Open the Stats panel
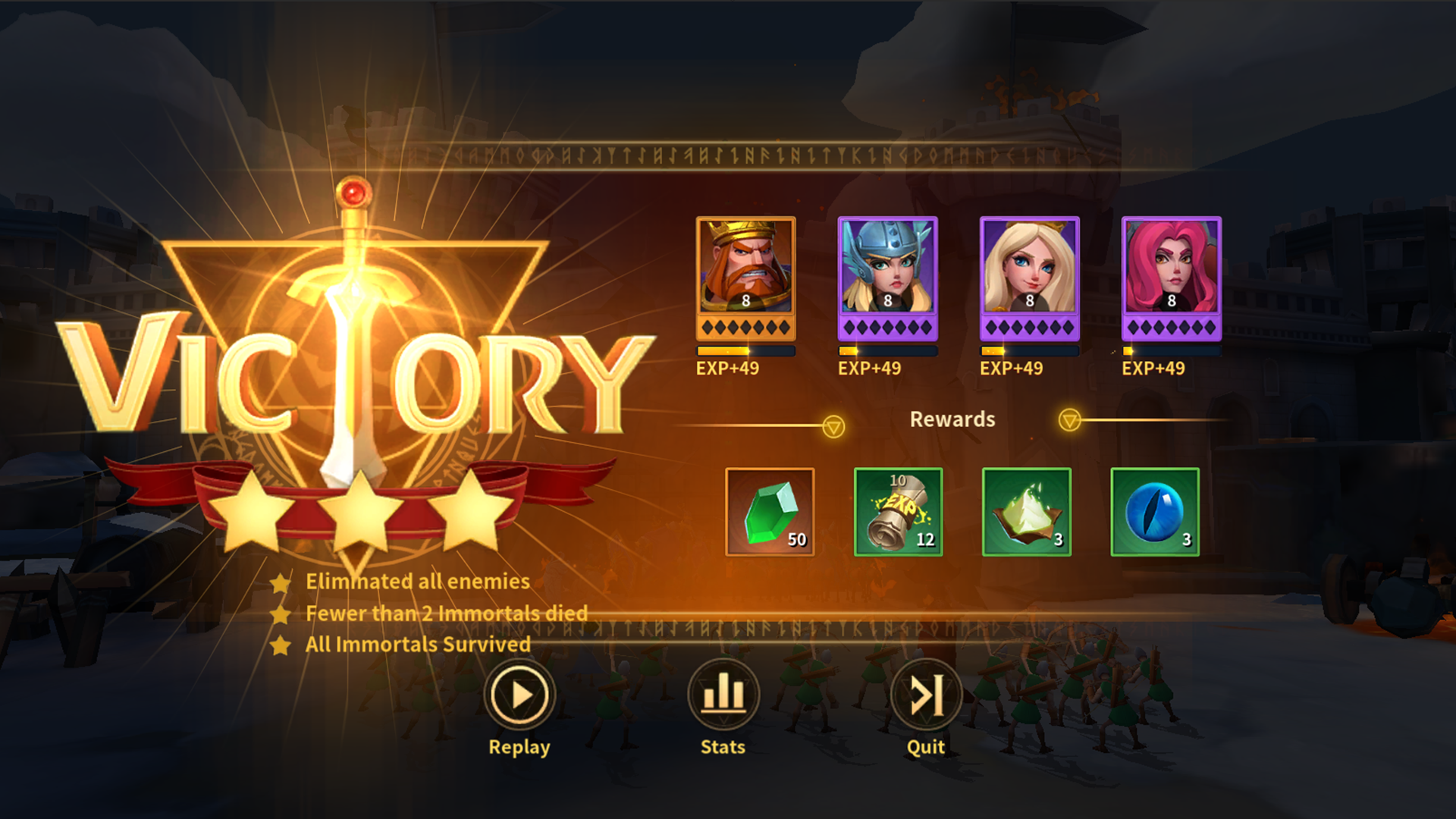 click(x=721, y=694)
